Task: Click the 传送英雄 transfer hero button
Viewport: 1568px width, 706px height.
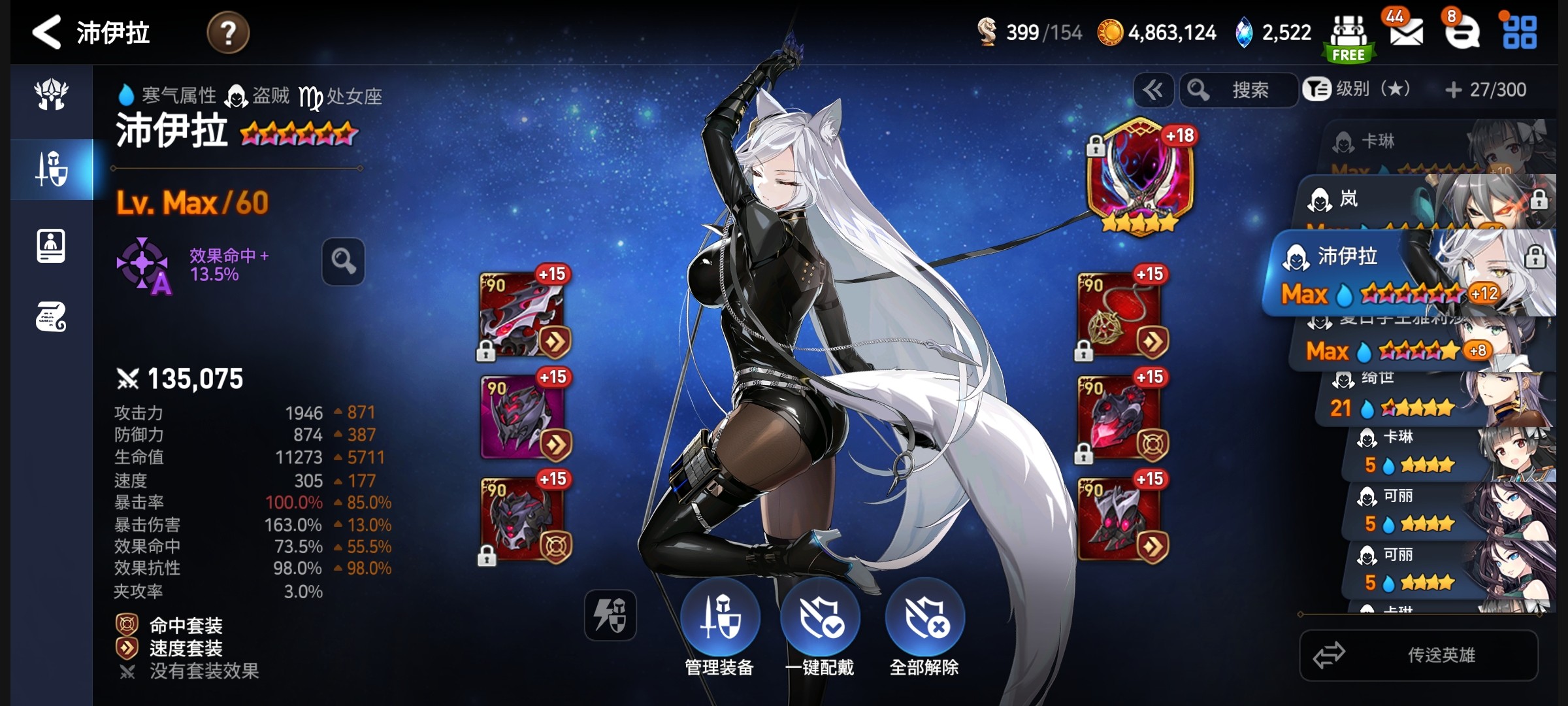Action: point(1419,655)
